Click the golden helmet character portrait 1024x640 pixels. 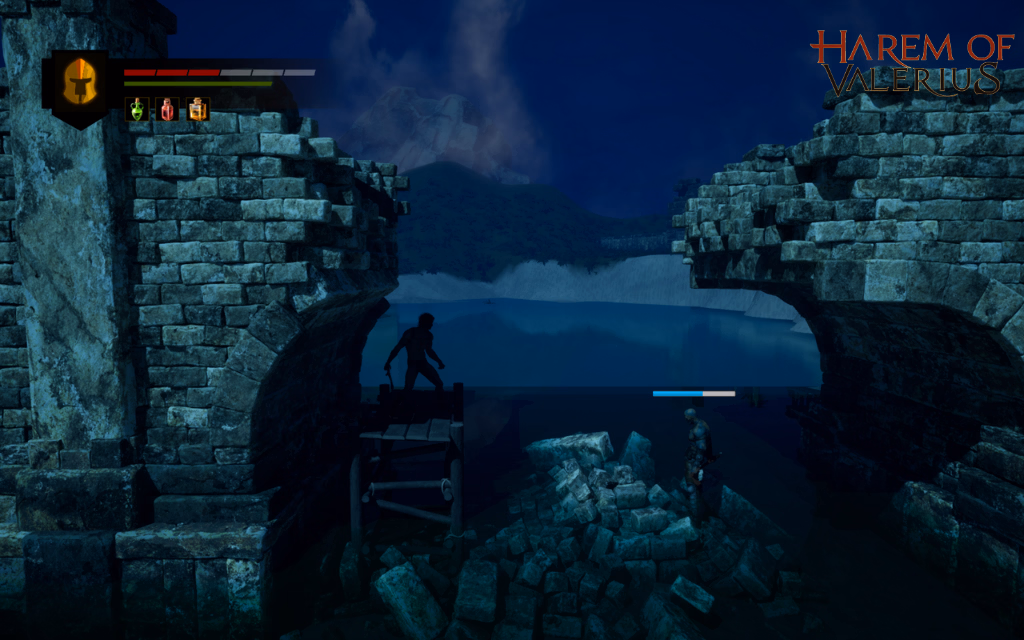point(80,83)
